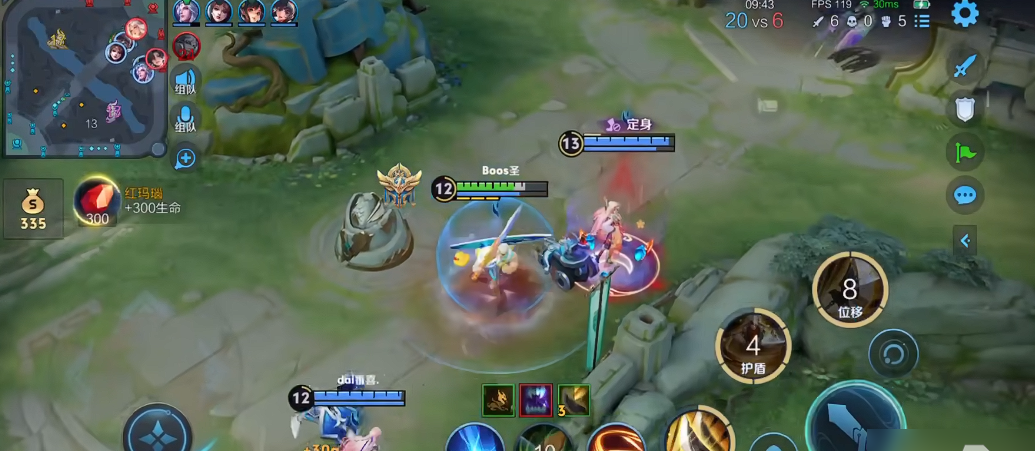1035x451 pixels.
Task: Tap the white shield defend signal
Action: pyautogui.click(x=965, y=109)
